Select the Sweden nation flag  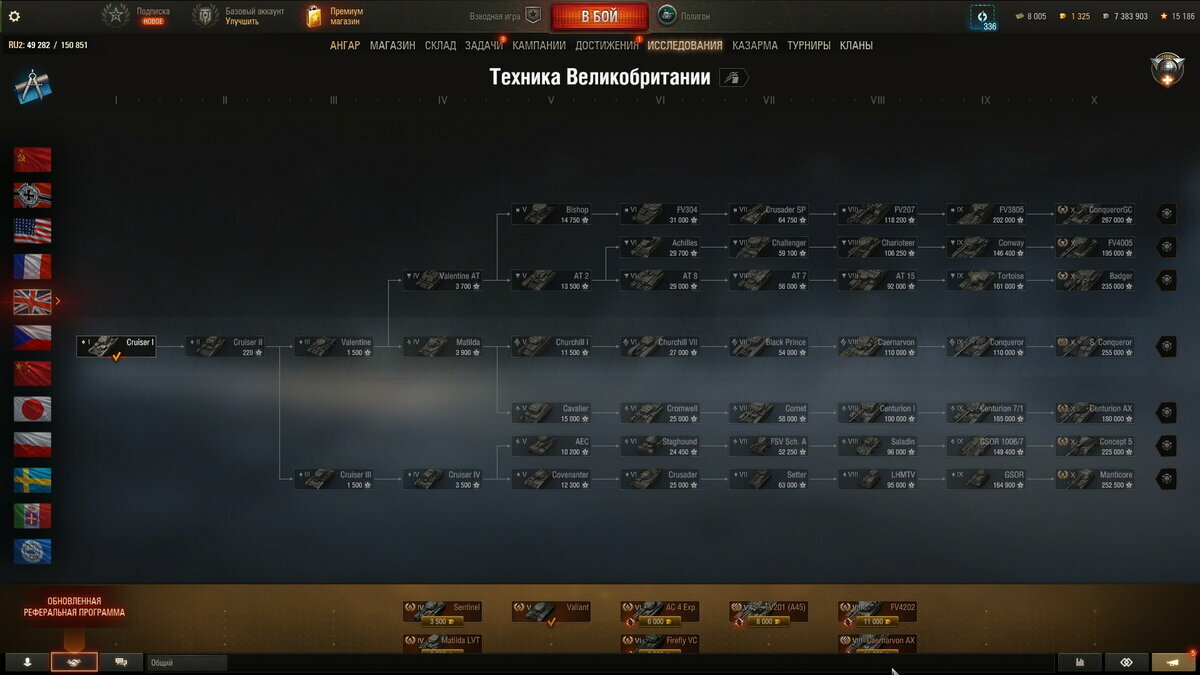32,480
